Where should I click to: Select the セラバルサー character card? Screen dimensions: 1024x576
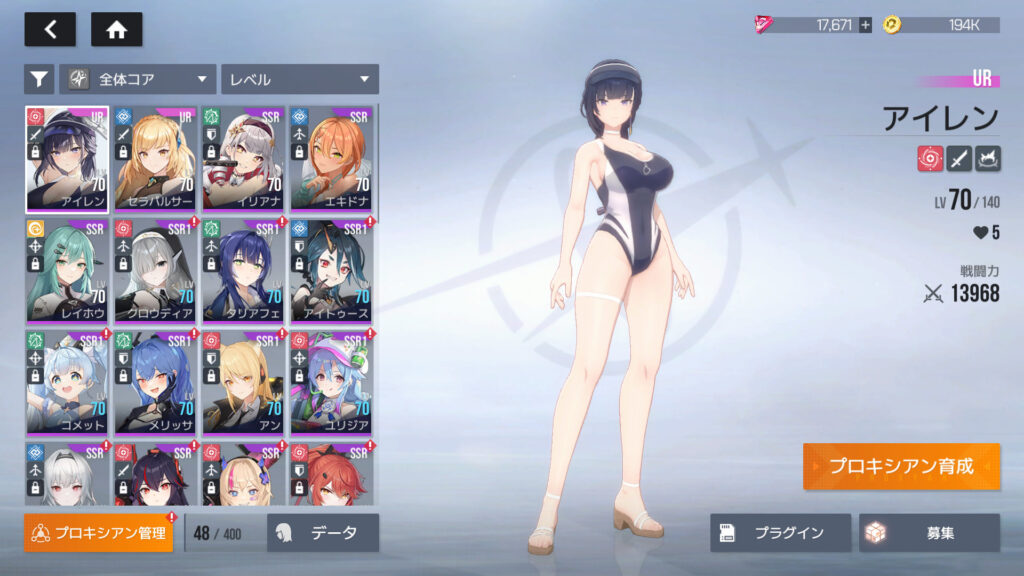click(x=155, y=158)
